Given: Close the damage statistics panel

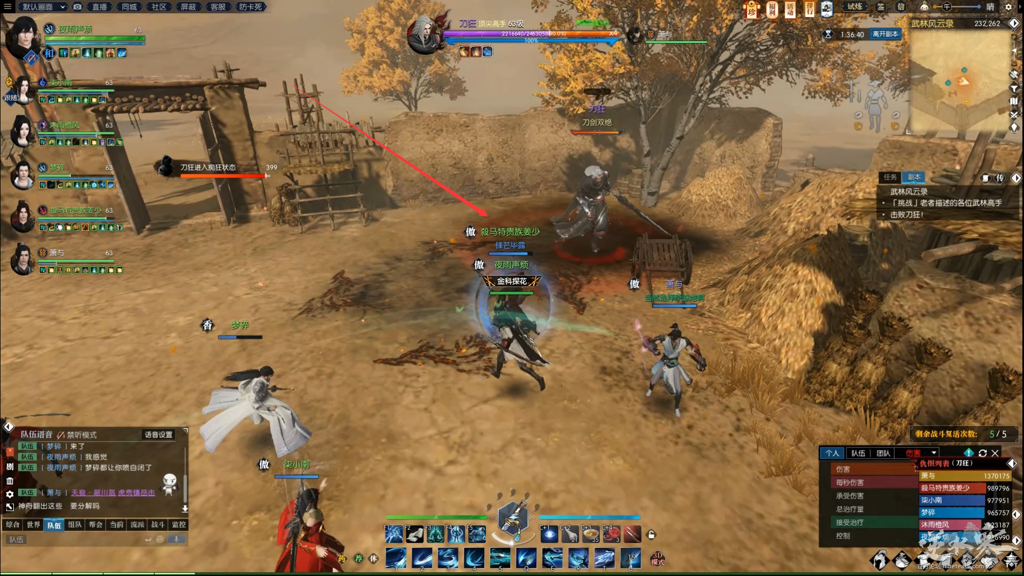Looking at the screenshot, I should click(995, 453).
